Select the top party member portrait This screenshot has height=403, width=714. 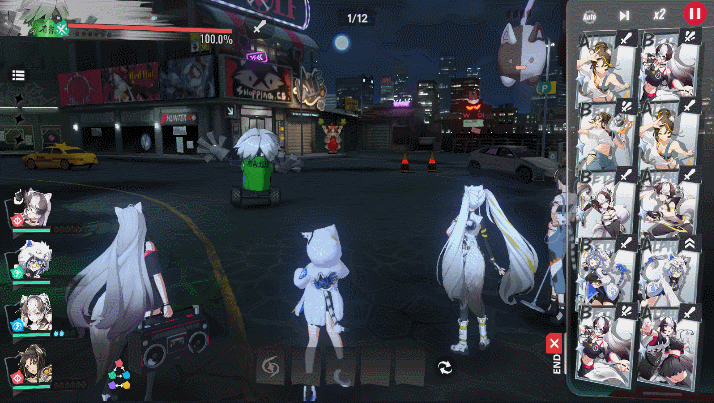(x=37, y=209)
